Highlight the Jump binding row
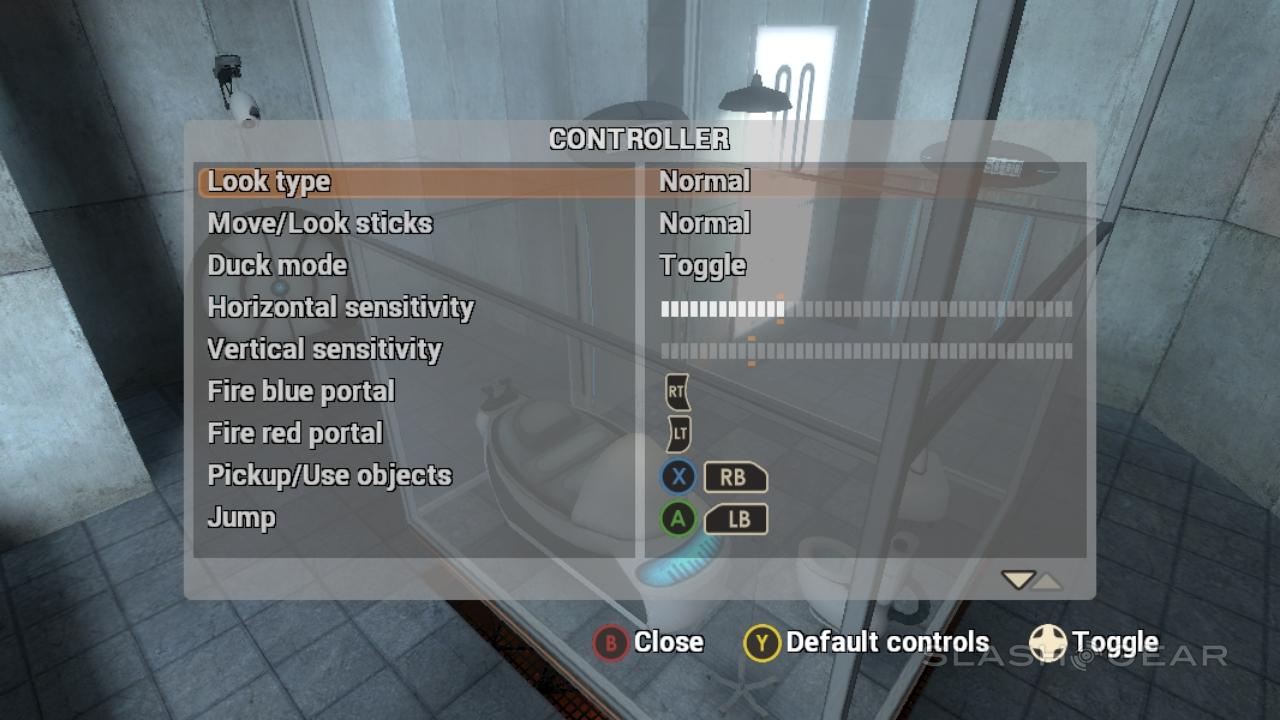1280x720 pixels. (242, 517)
